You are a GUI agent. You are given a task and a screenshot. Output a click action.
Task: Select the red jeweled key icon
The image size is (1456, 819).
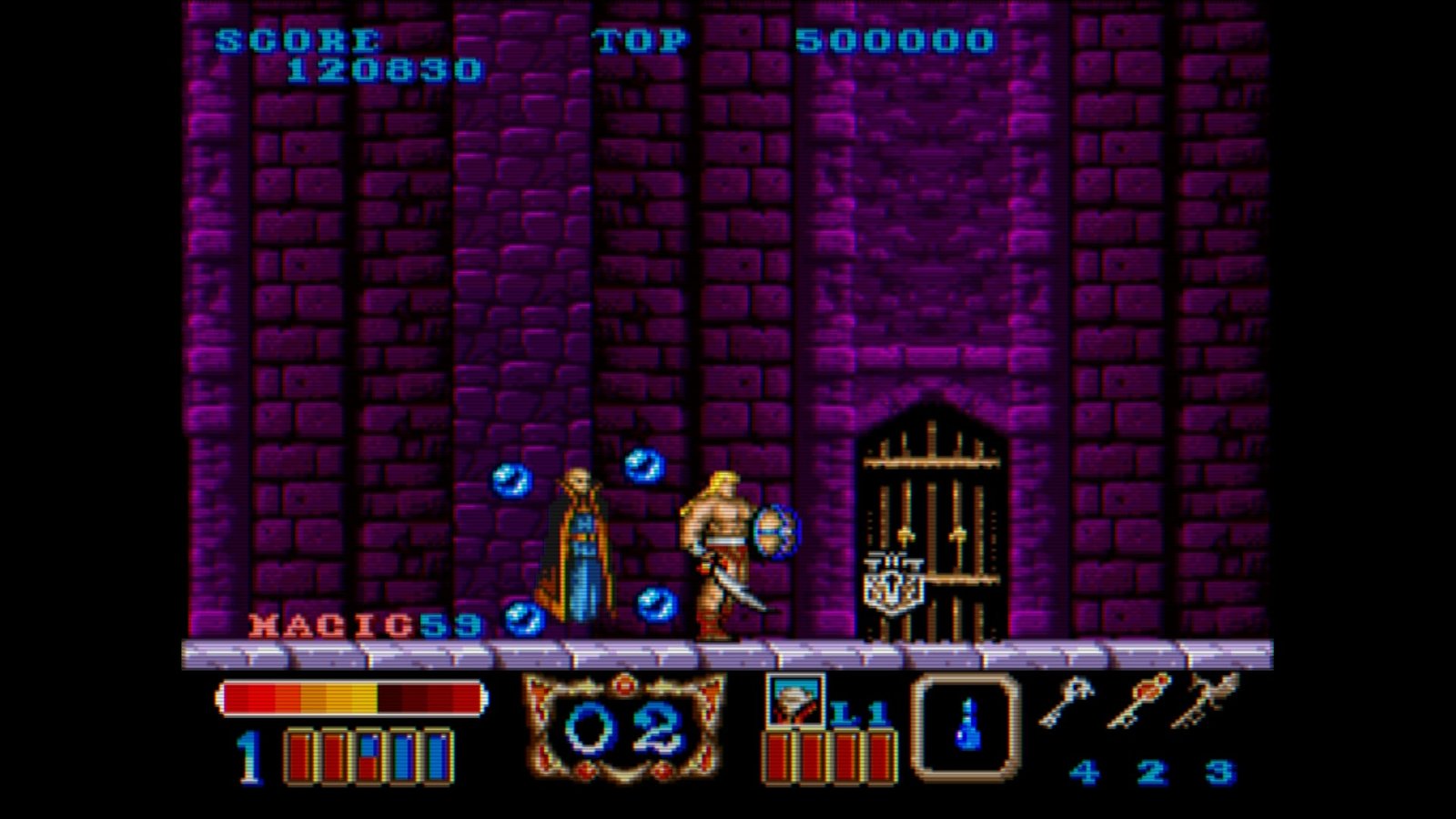click(x=1138, y=701)
